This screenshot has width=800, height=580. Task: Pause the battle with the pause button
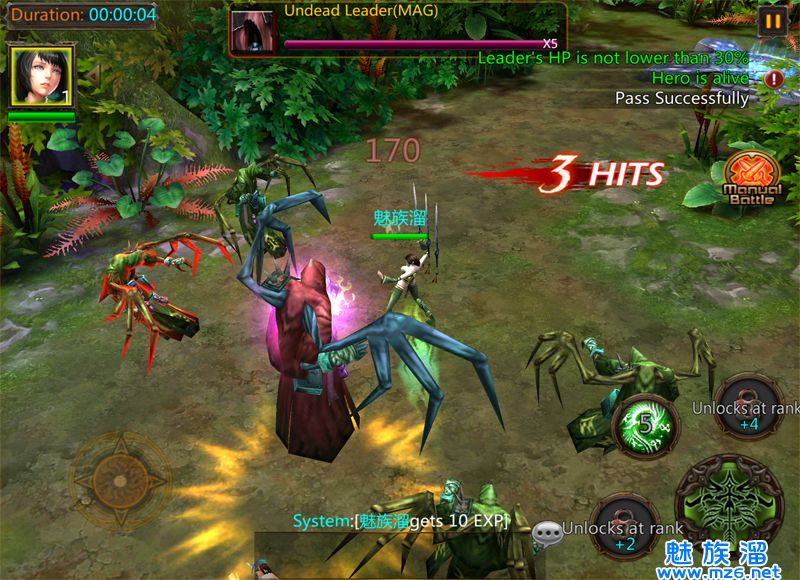(771, 21)
